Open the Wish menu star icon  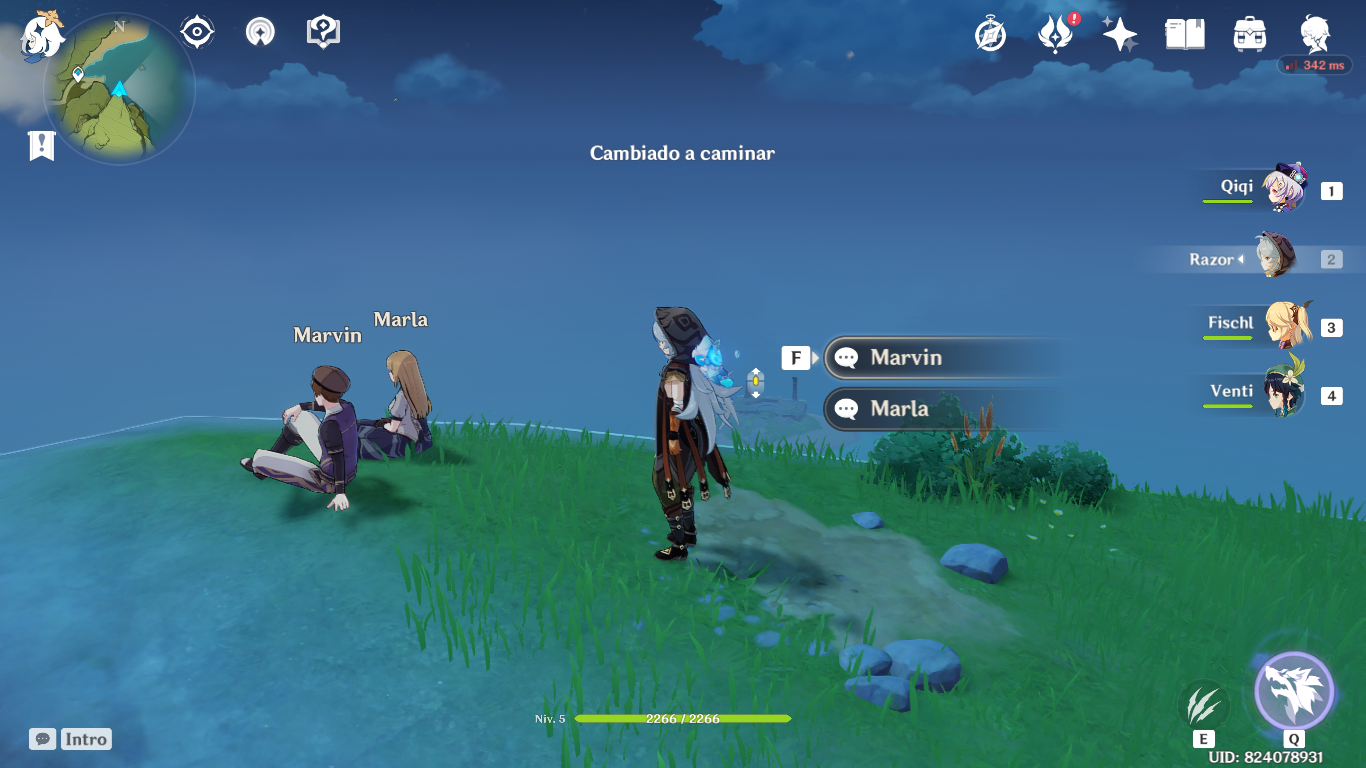(1119, 33)
